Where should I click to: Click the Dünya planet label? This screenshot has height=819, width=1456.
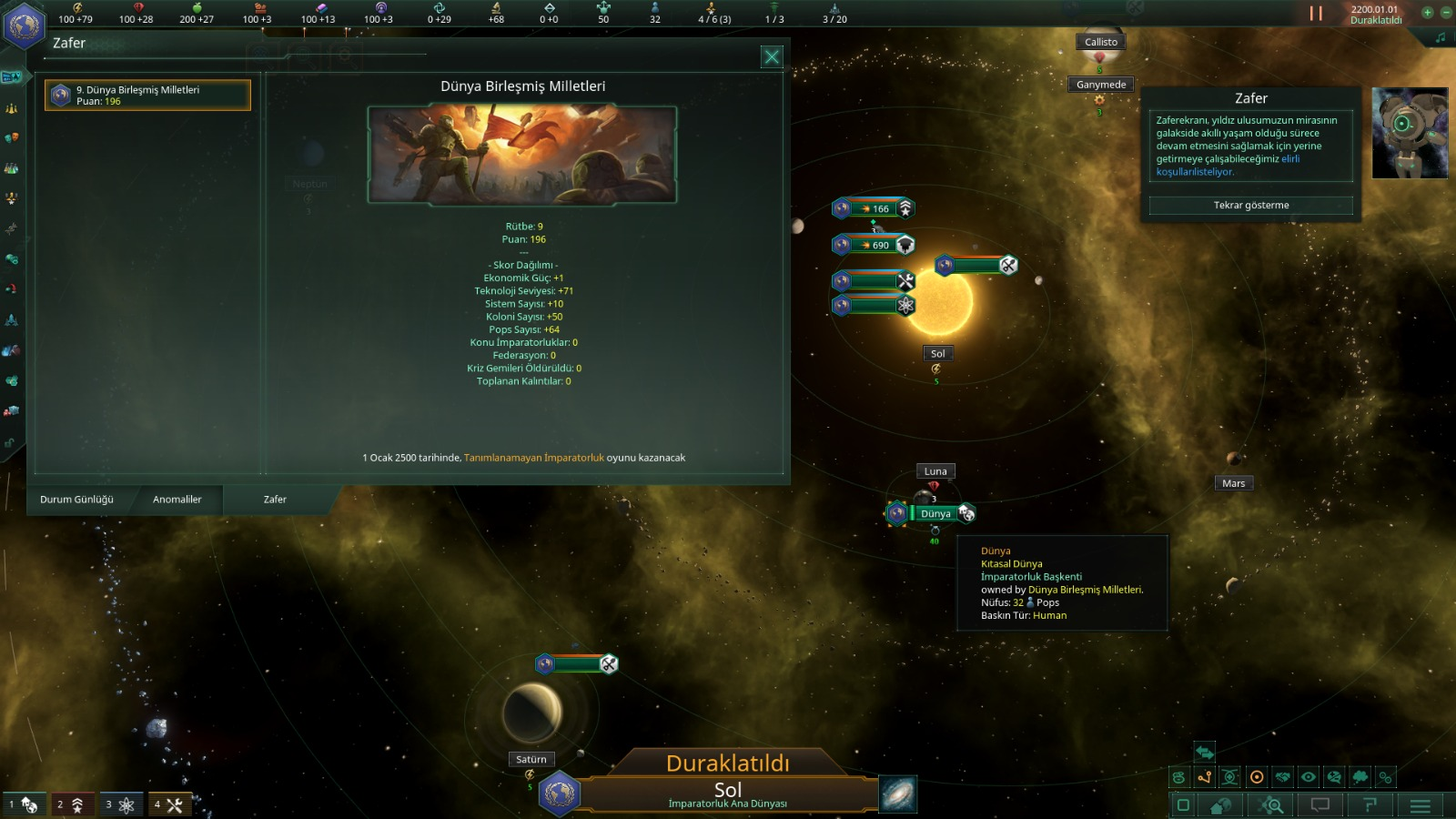(x=935, y=514)
